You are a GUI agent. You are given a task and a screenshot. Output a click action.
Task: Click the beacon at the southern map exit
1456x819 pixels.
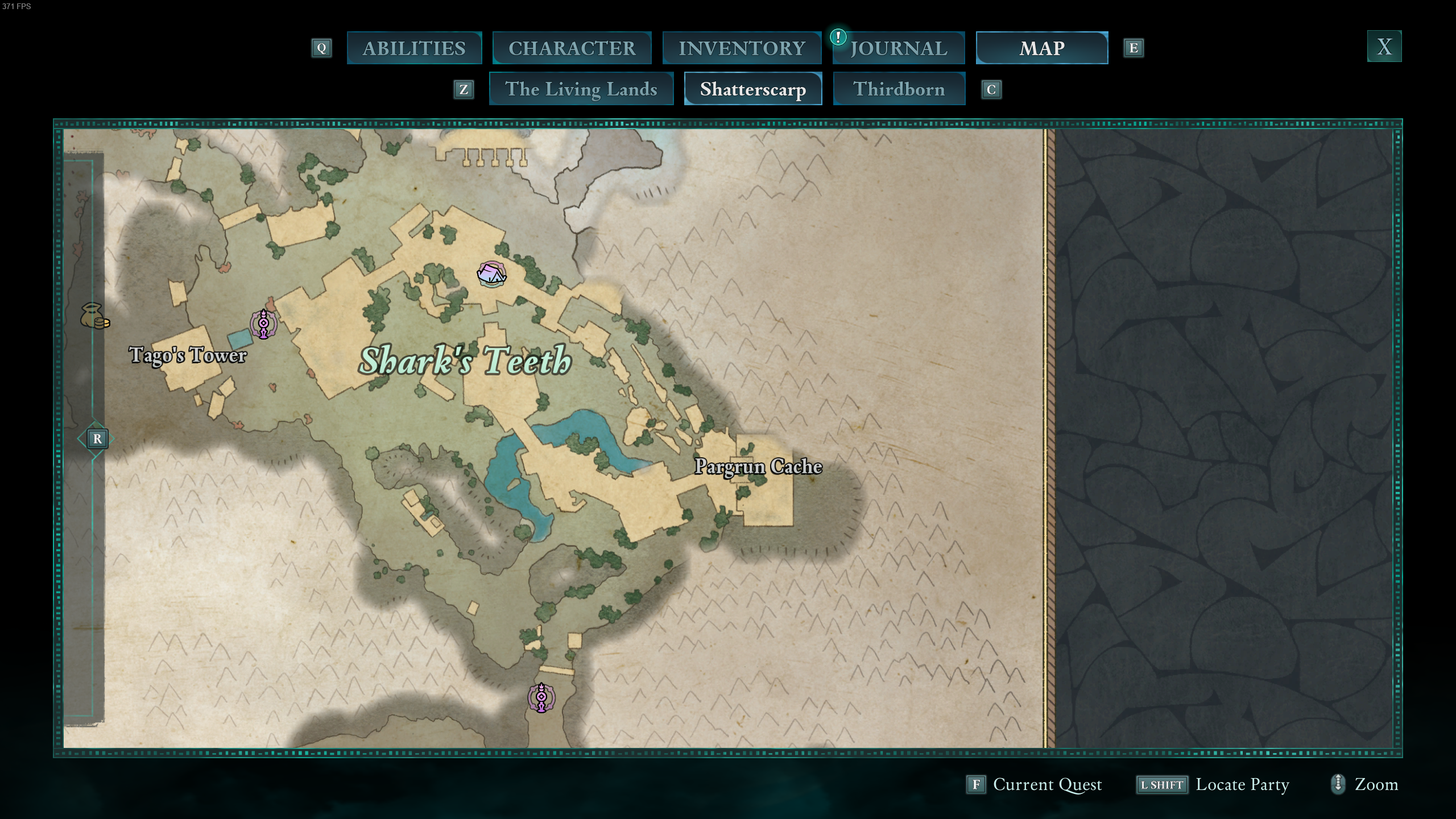pos(540,698)
